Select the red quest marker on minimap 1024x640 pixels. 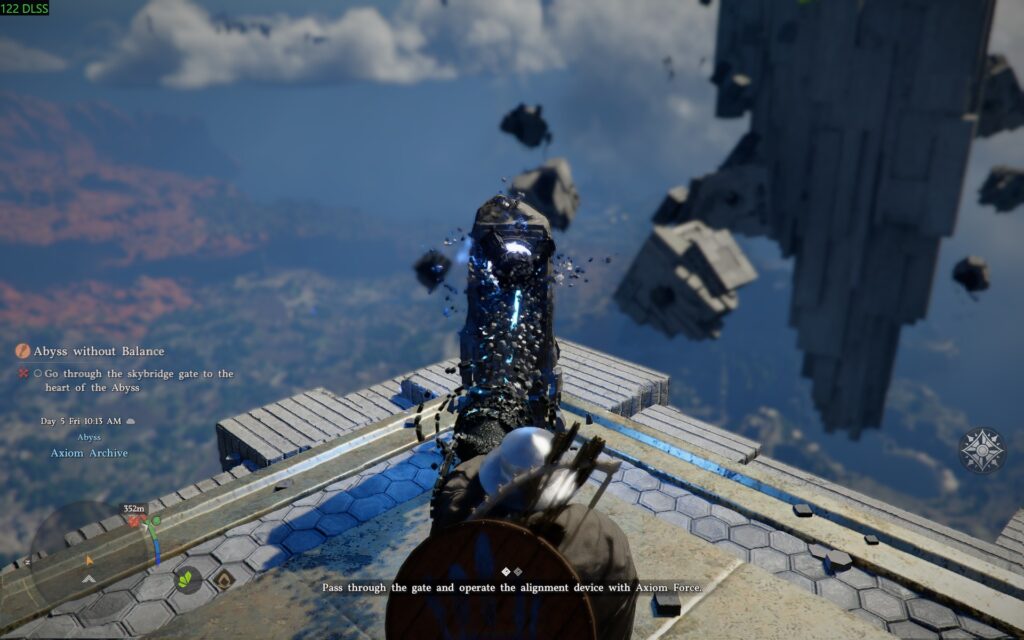[133, 522]
